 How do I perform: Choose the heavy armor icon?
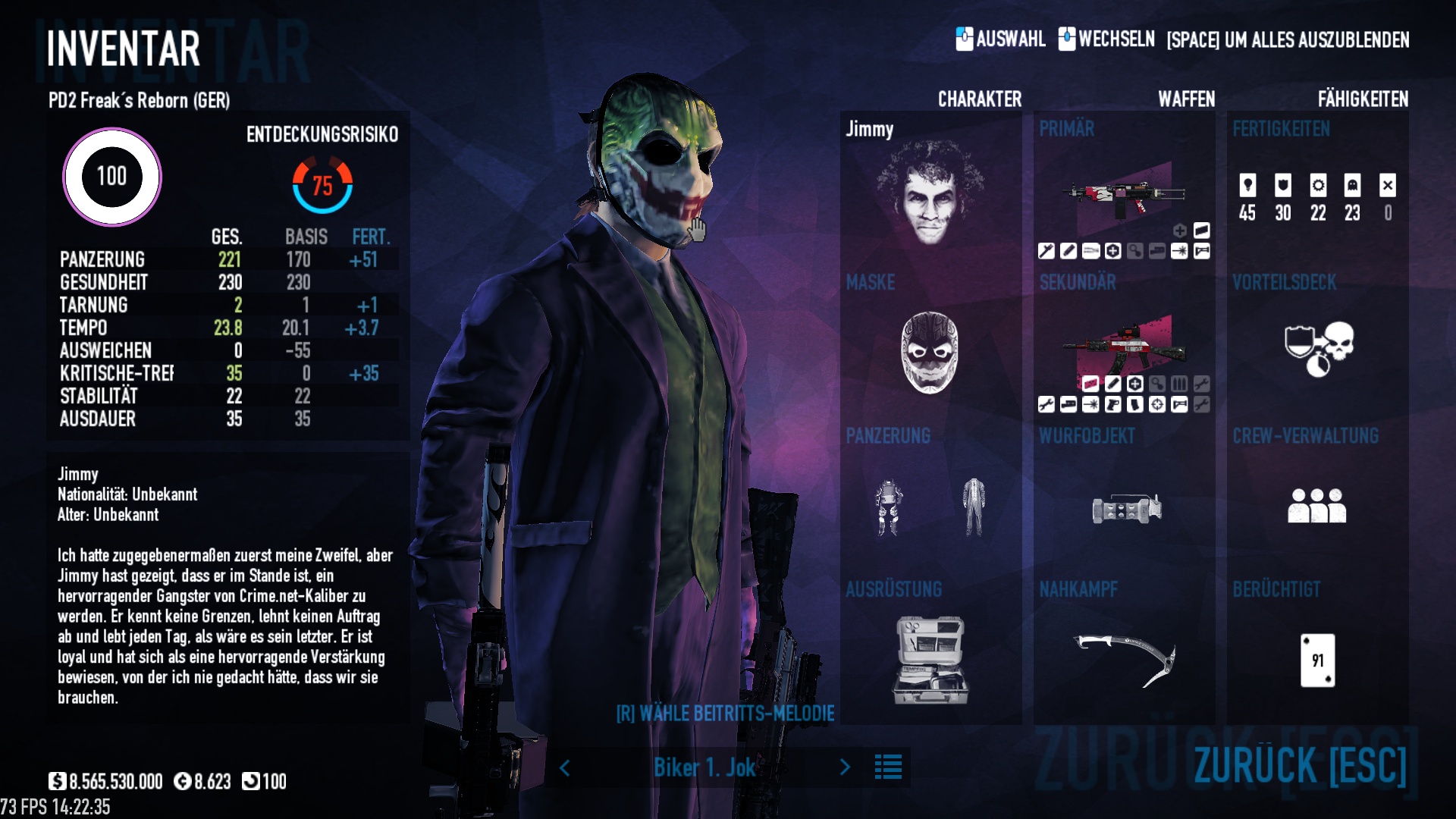click(x=888, y=507)
